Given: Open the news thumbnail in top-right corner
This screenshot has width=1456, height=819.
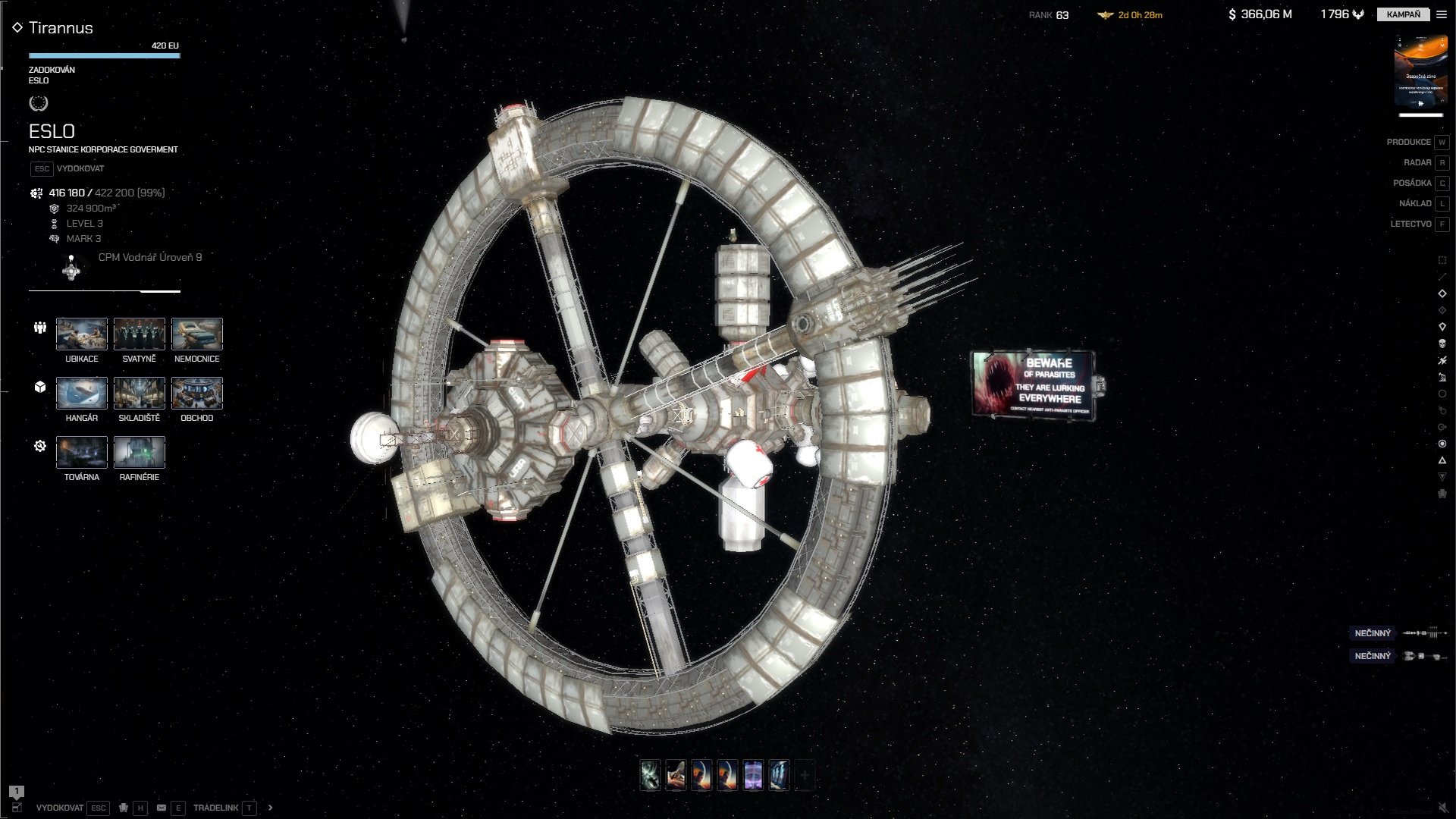Looking at the screenshot, I should click(x=1420, y=71).
